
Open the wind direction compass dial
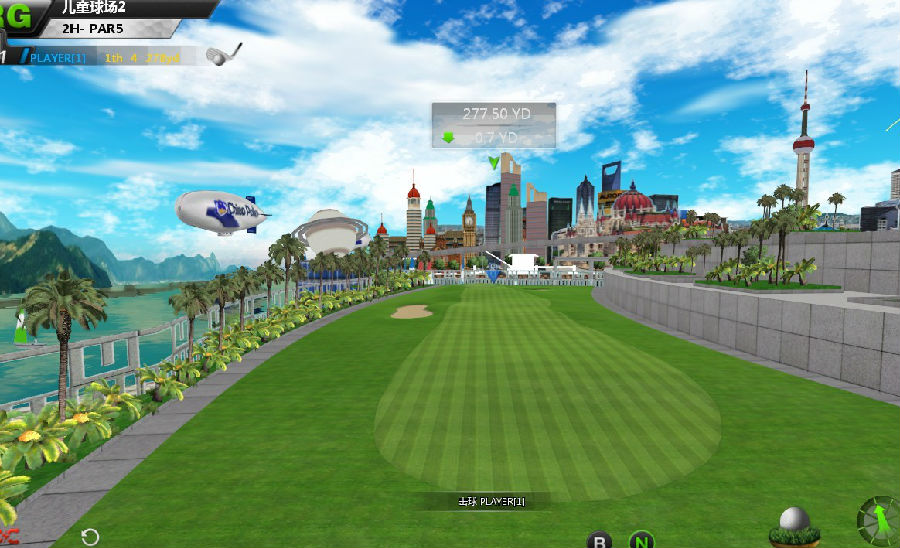pyautogui.click(x=879, y=520)
